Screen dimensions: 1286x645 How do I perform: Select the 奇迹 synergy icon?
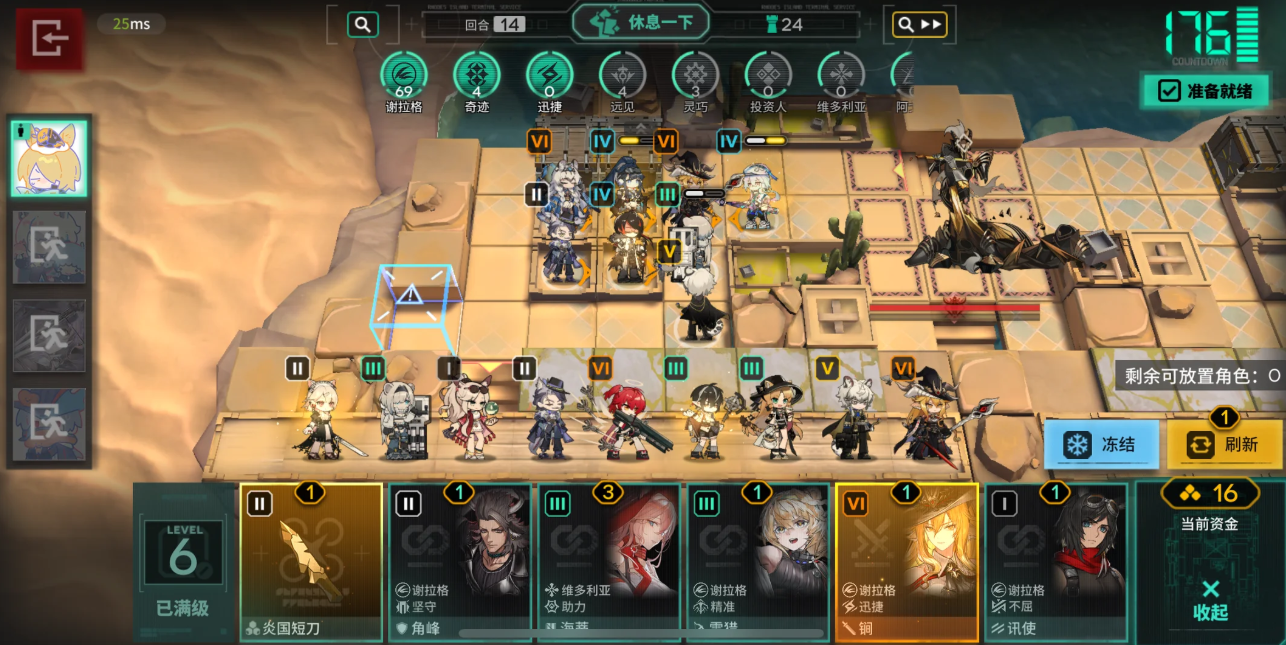pyautogui.click(x=477, y=76)
